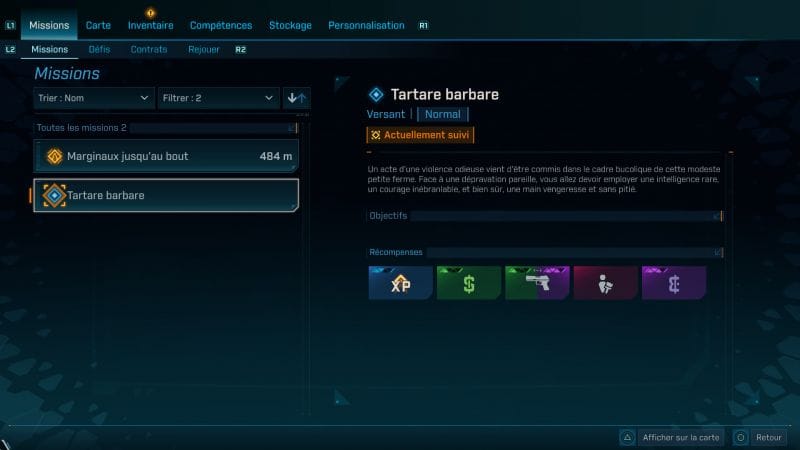
Task: Open the Inventaire tab
Action: [x=150, y=25]
